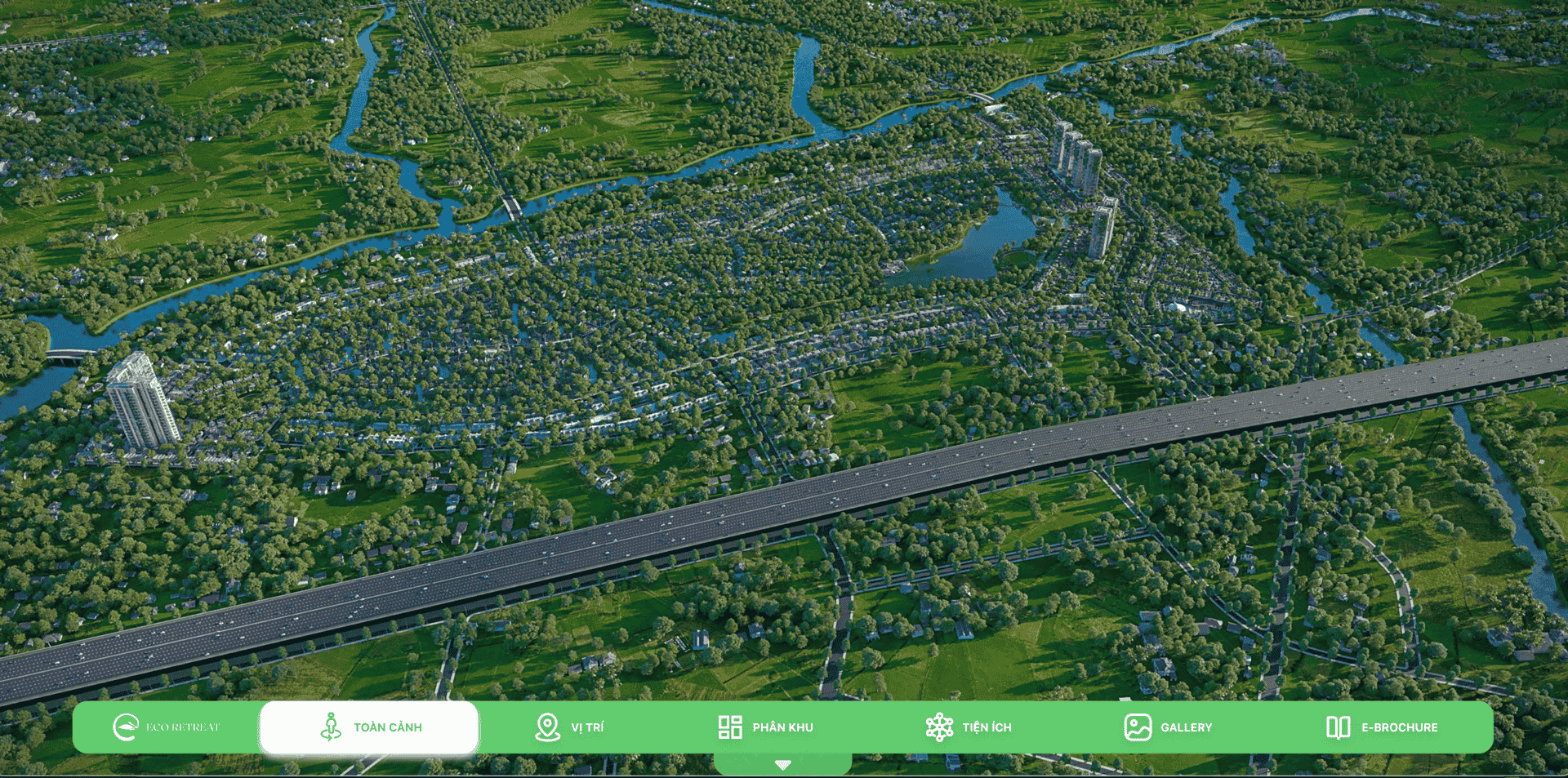Select the Toàn Cảnh tab
1568x778 pixels.
tap(370, 727)
